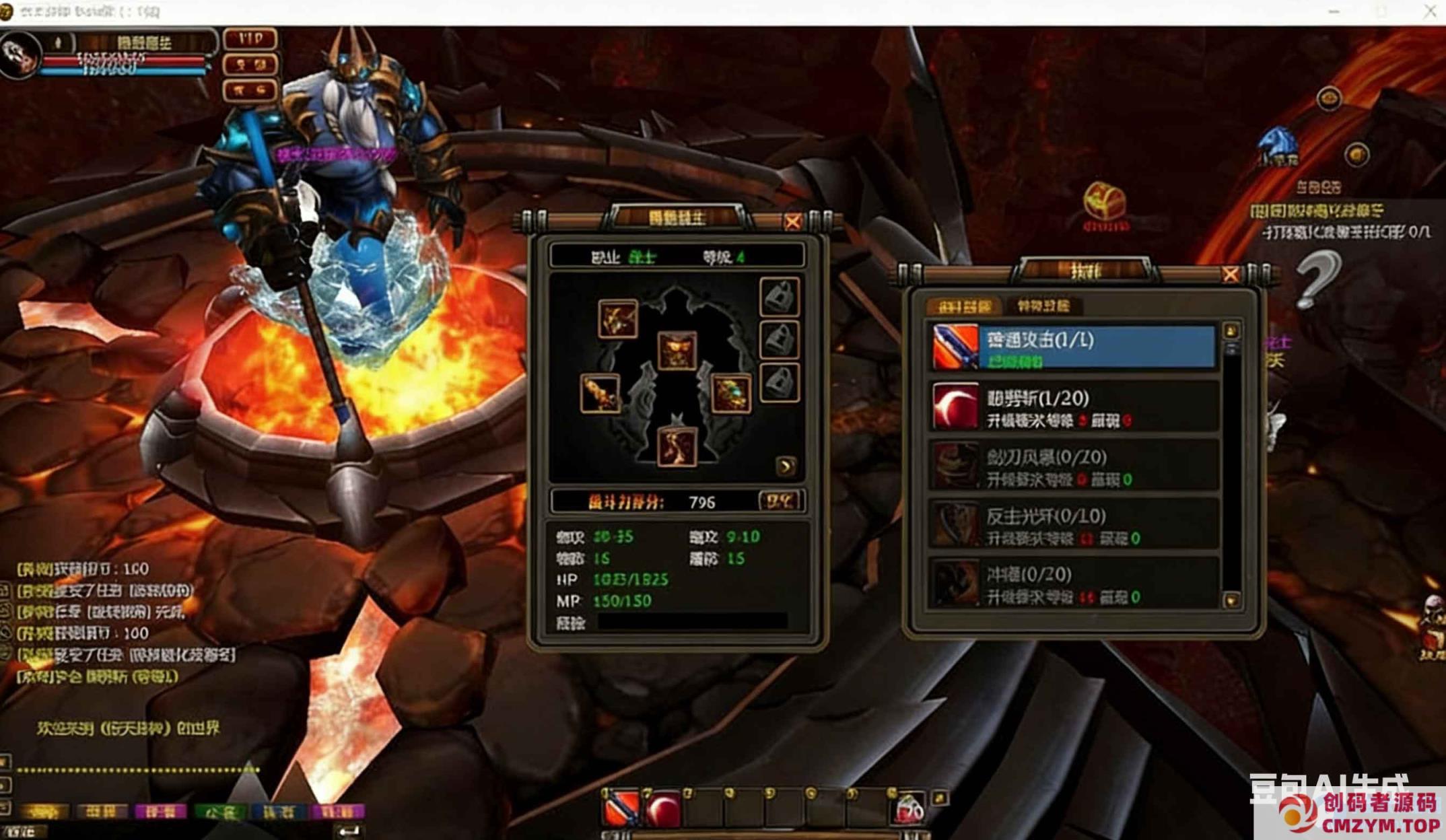Select the weapon slot with flaming sword
Image resolution: width=1446 pixels, height=840 pixels.
coord(600,393)
